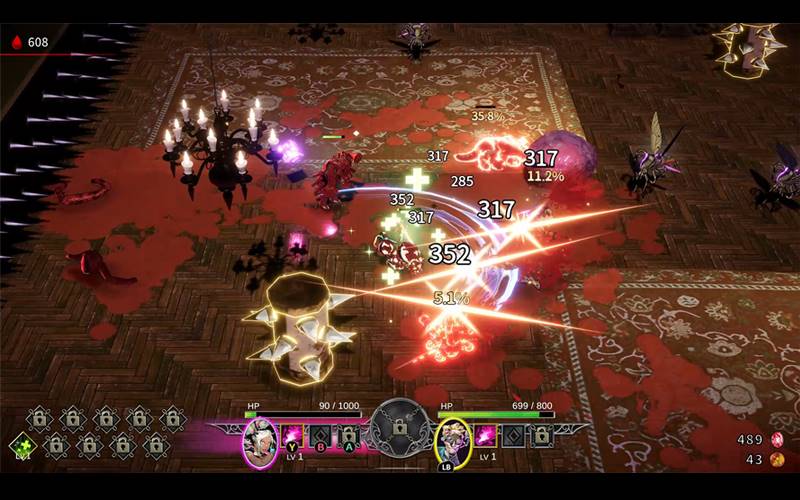The width and height of the screenshot is (800, 500).
Task: Activate the left character's pink magic skill
Action: tap(294, 436)
